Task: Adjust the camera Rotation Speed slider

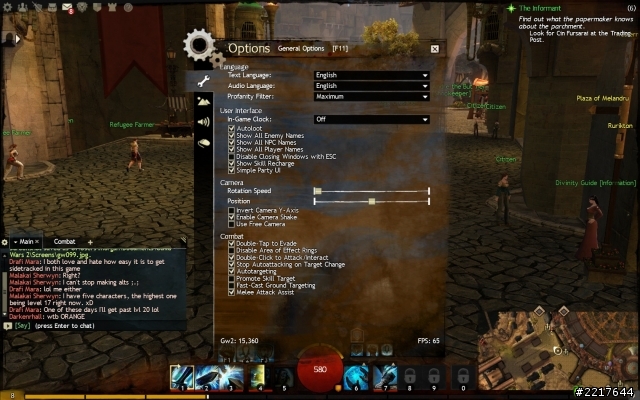Action: 318,190
